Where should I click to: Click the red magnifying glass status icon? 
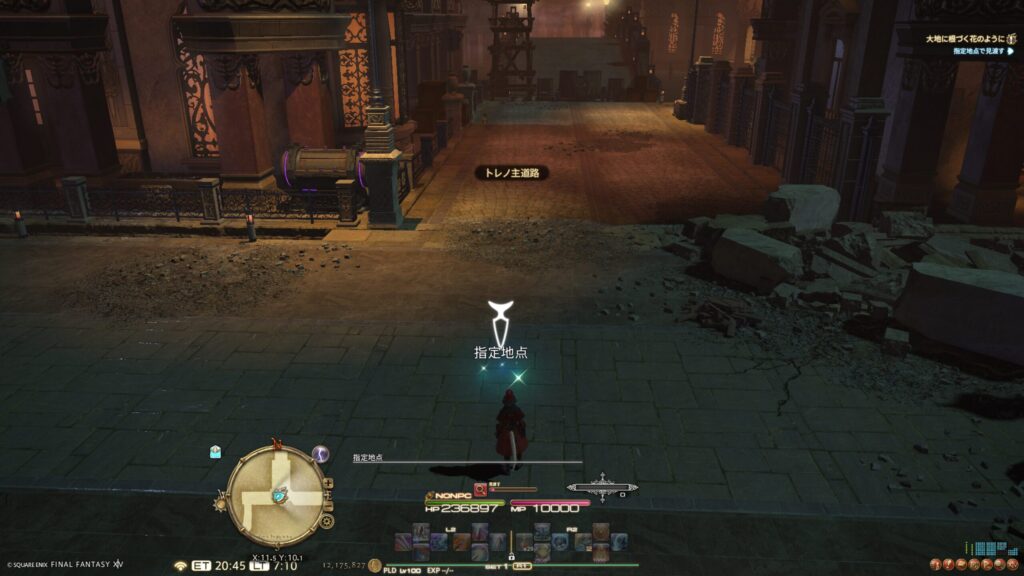(480, 489)
